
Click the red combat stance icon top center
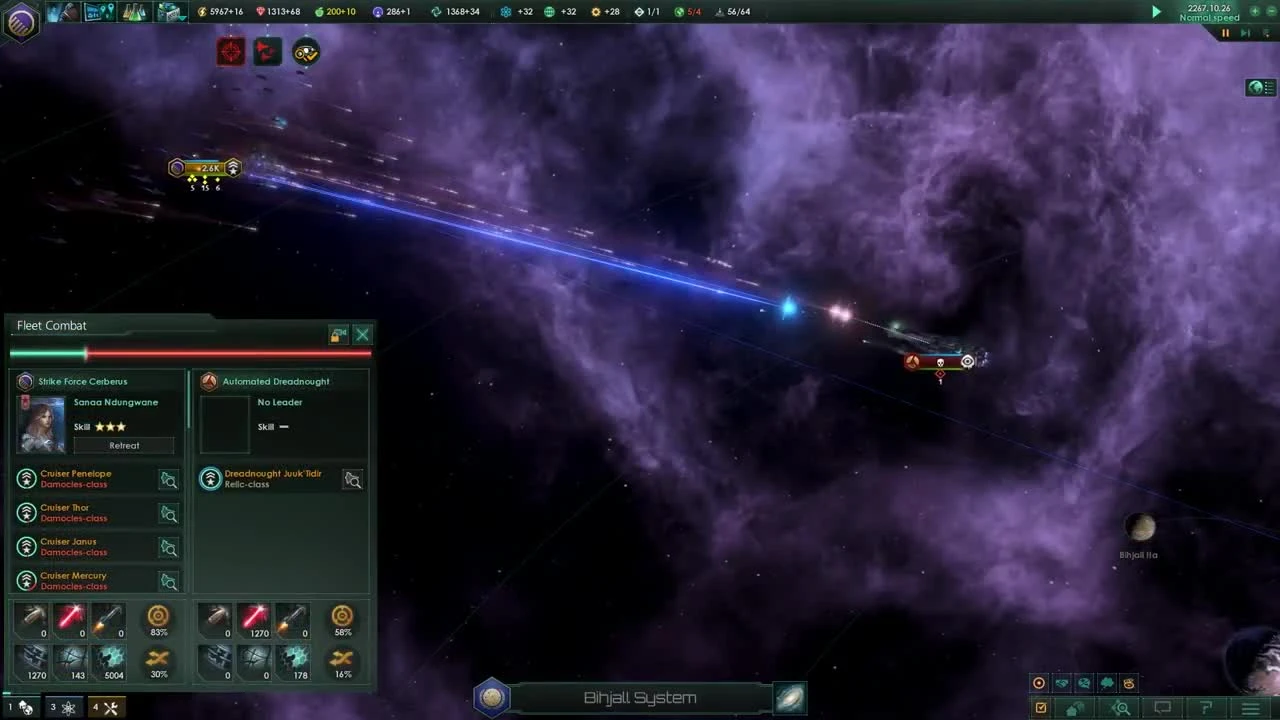click(230, 52)
